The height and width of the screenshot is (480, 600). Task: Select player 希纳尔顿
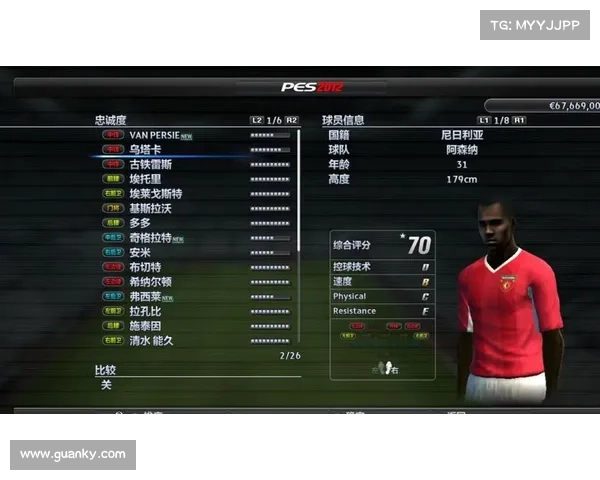click(151, 282)
